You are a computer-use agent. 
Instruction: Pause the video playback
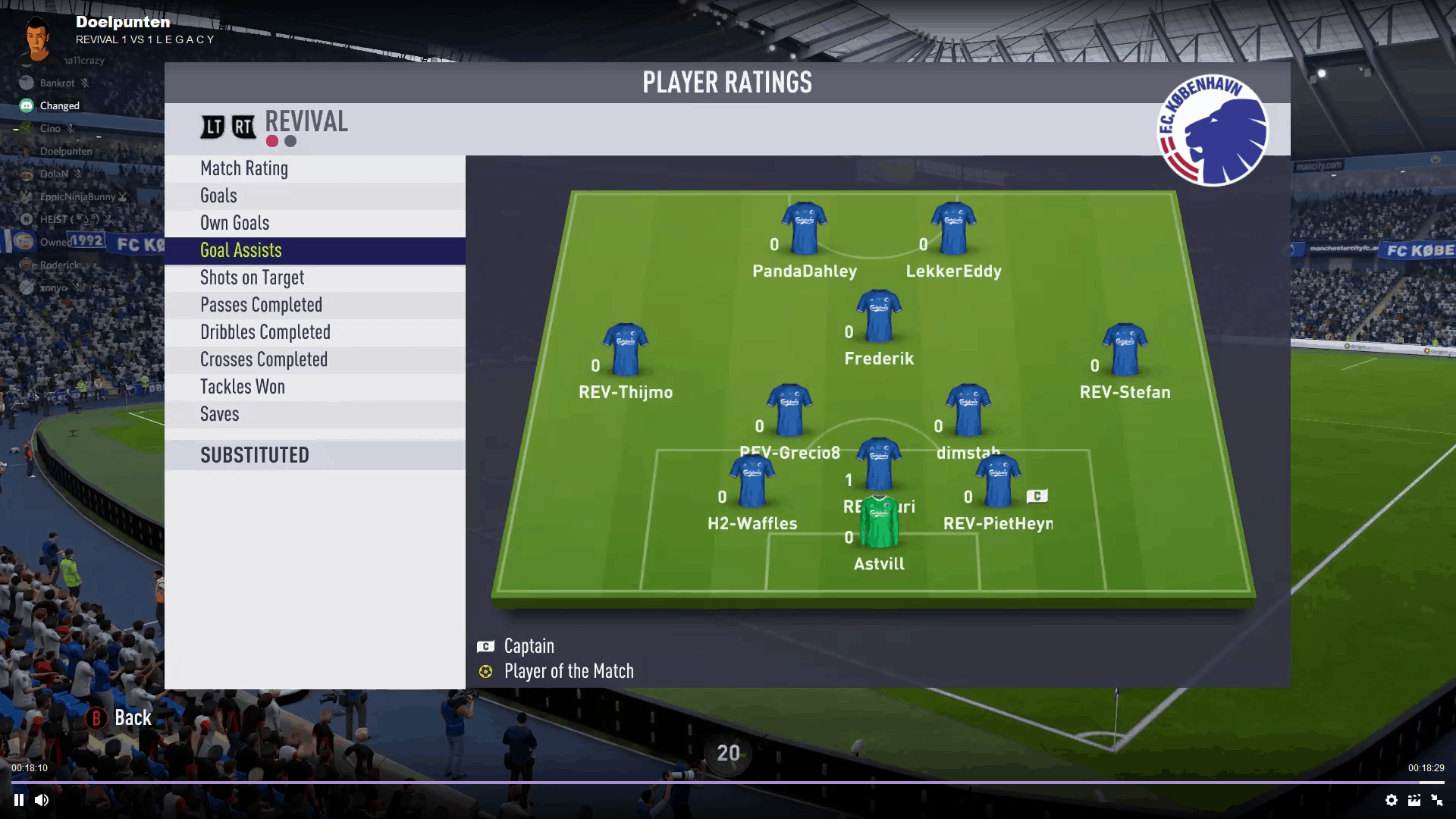pyautogui.click(x=19, y=800)
